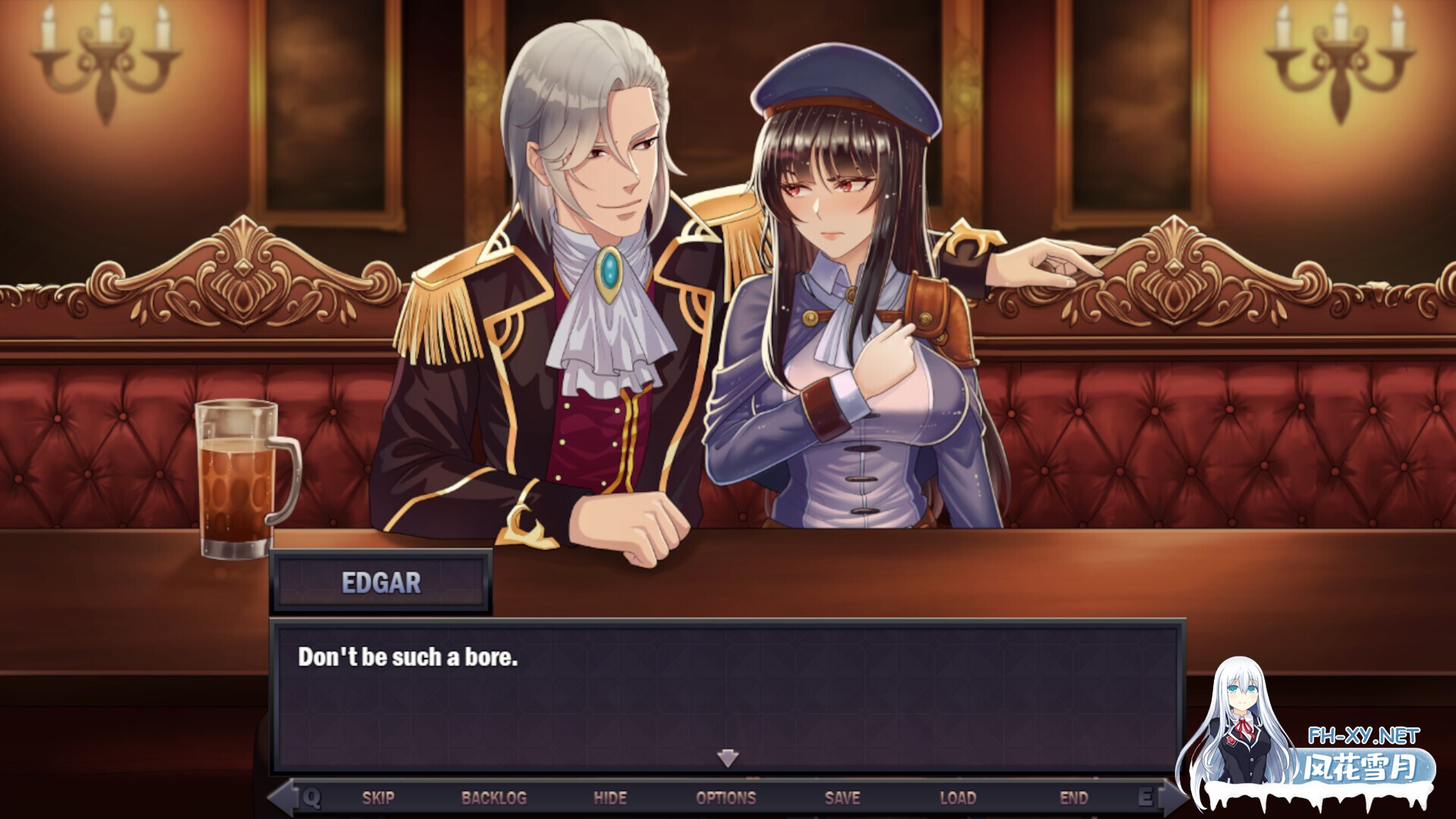1456x819 pixels.
Task: Select HIDE from the quick menu bar
Action: coord(610,797)
